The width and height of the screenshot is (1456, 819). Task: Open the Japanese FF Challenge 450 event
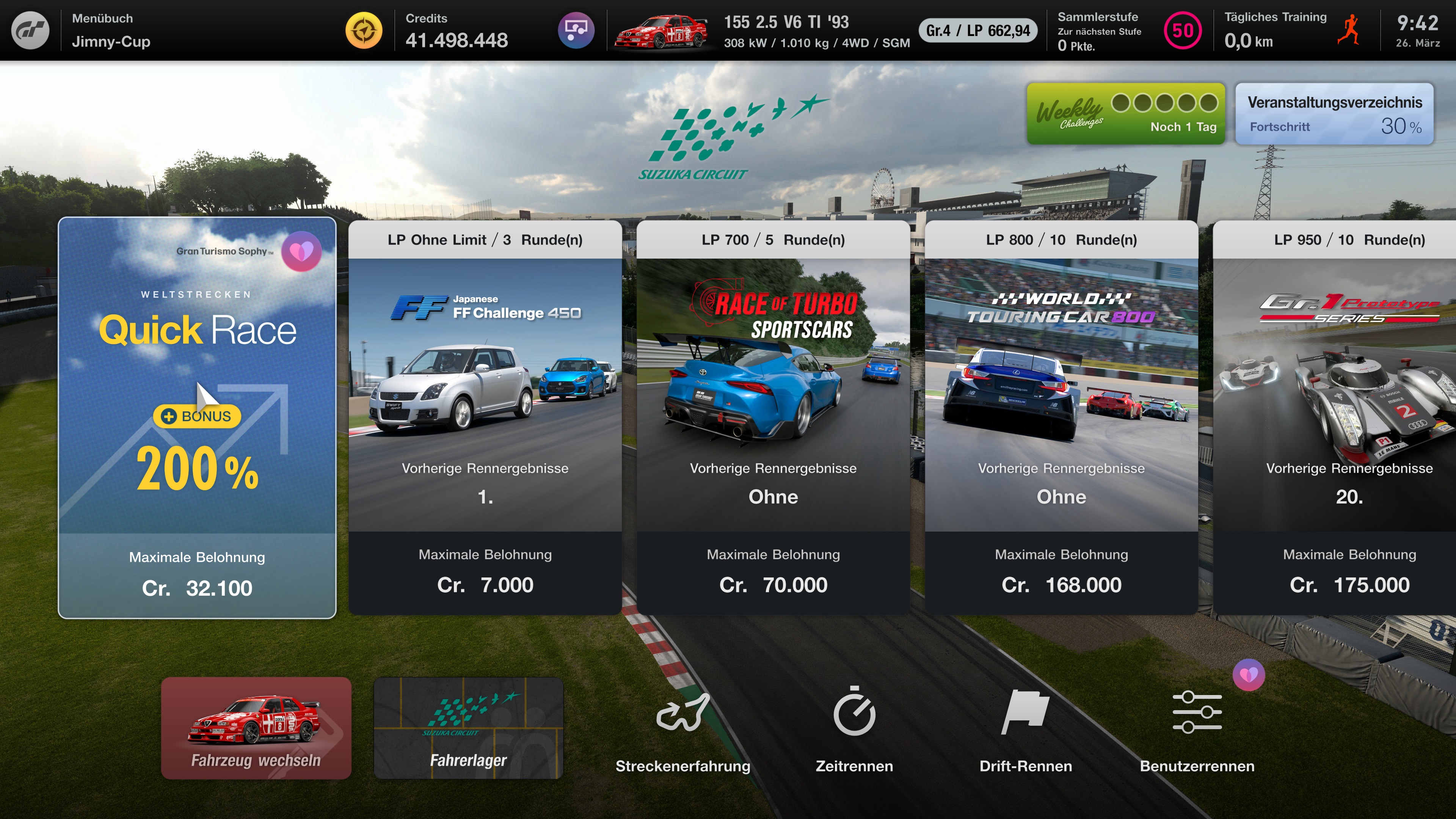point(485,417)
